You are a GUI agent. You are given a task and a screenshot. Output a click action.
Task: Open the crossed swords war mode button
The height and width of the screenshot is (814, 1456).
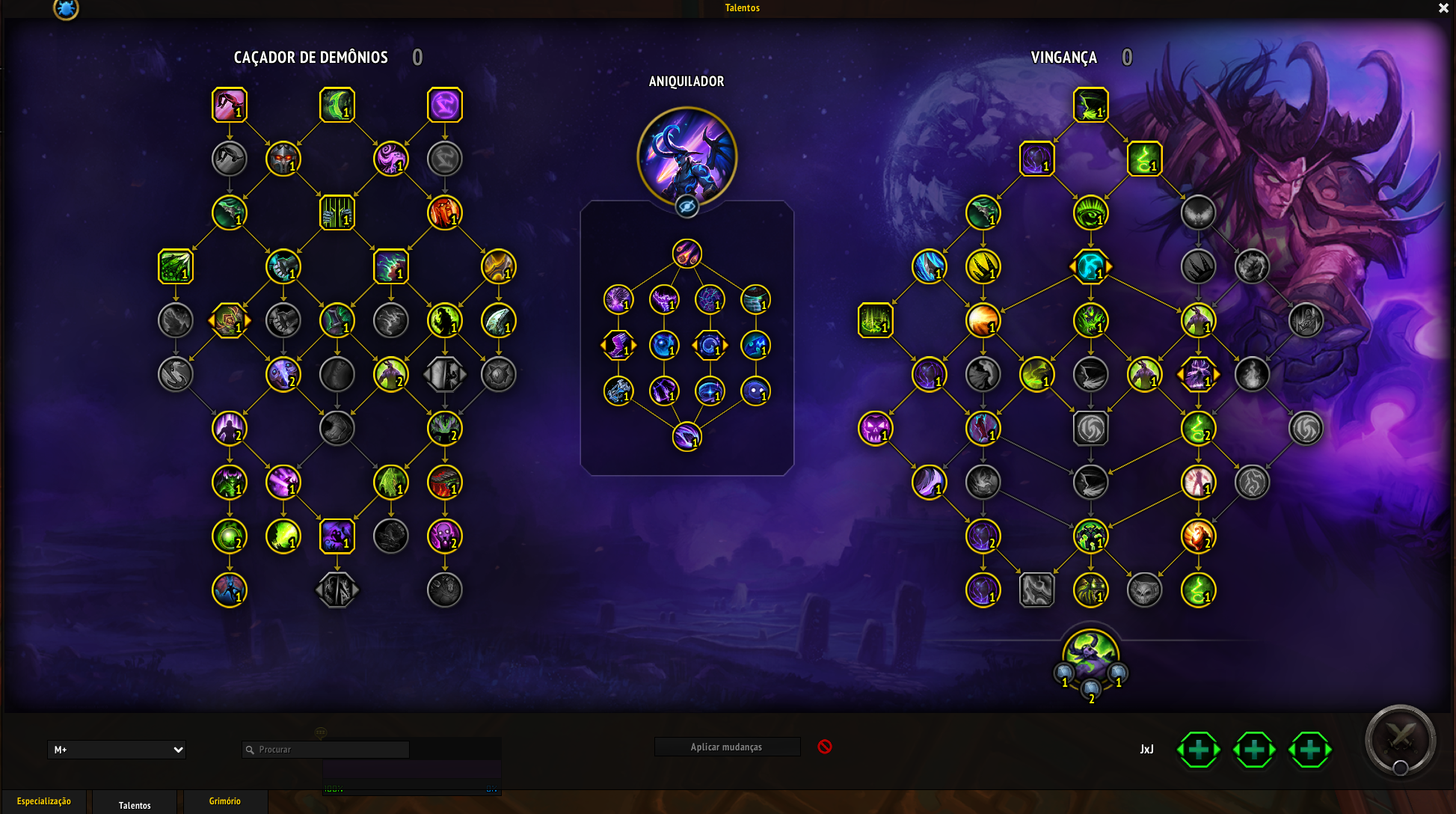pyautogui.click(x=1400, y=739)
